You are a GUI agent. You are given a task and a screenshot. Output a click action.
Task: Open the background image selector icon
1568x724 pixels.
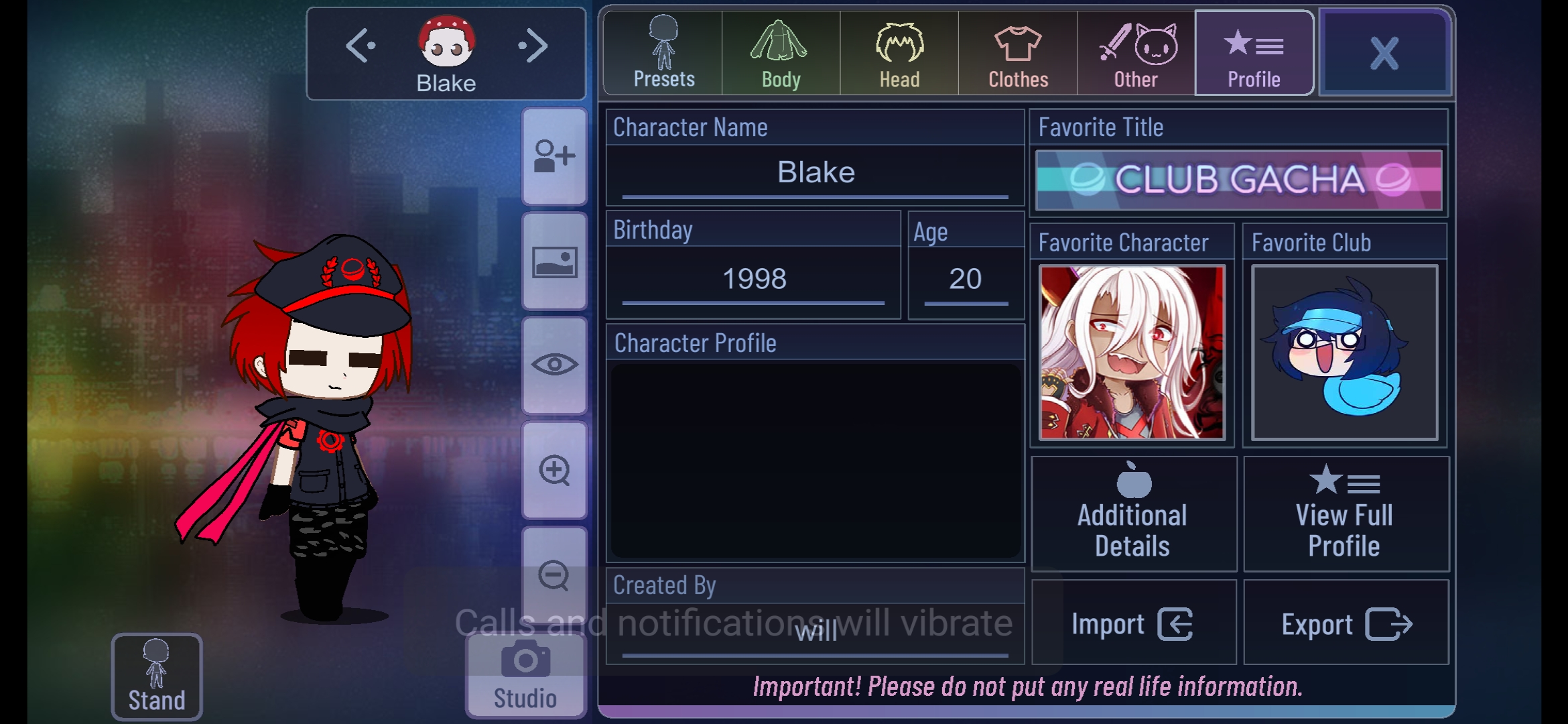(x=553, y=261)
